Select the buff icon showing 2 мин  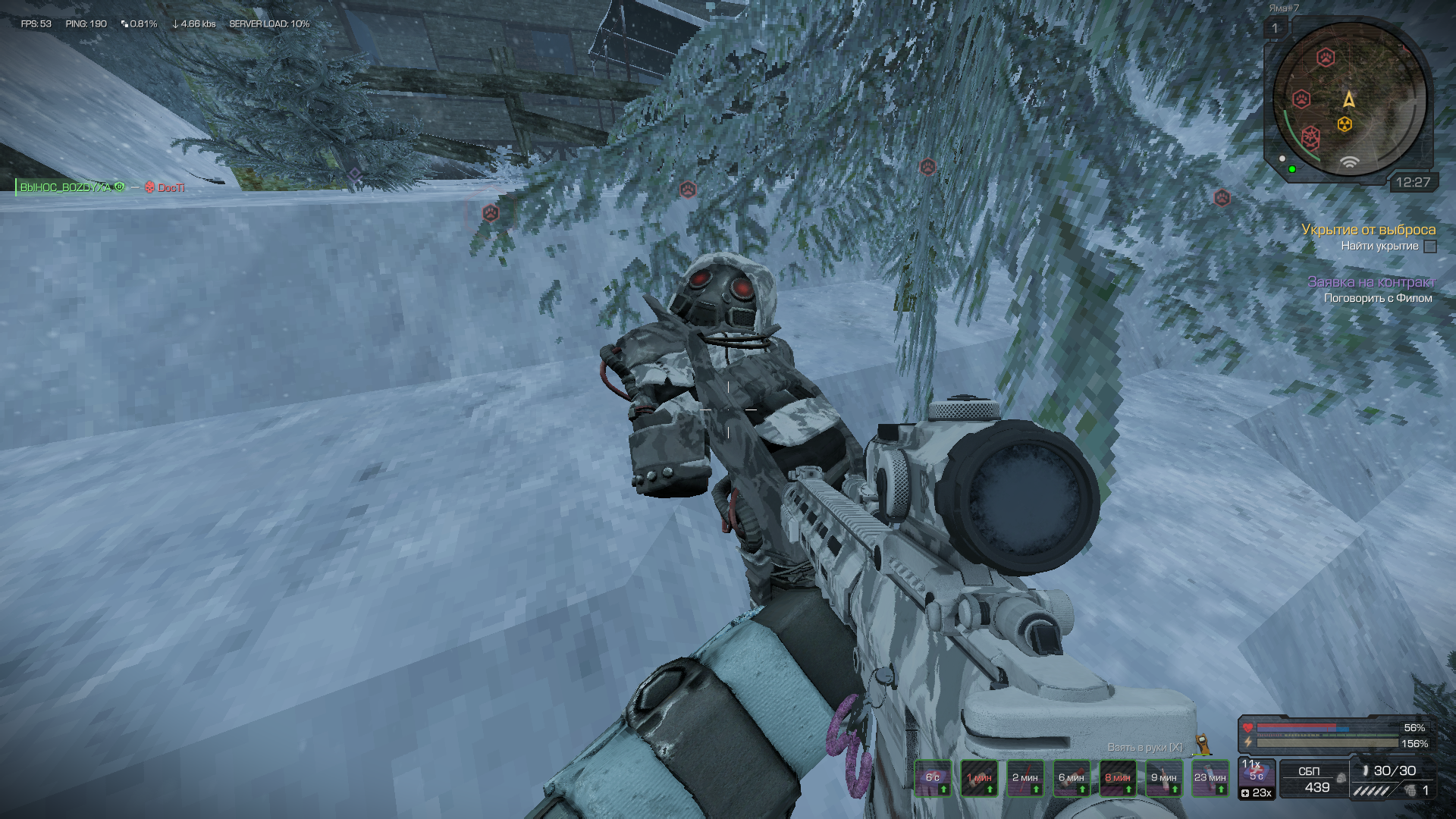(x=1025, y=778)
